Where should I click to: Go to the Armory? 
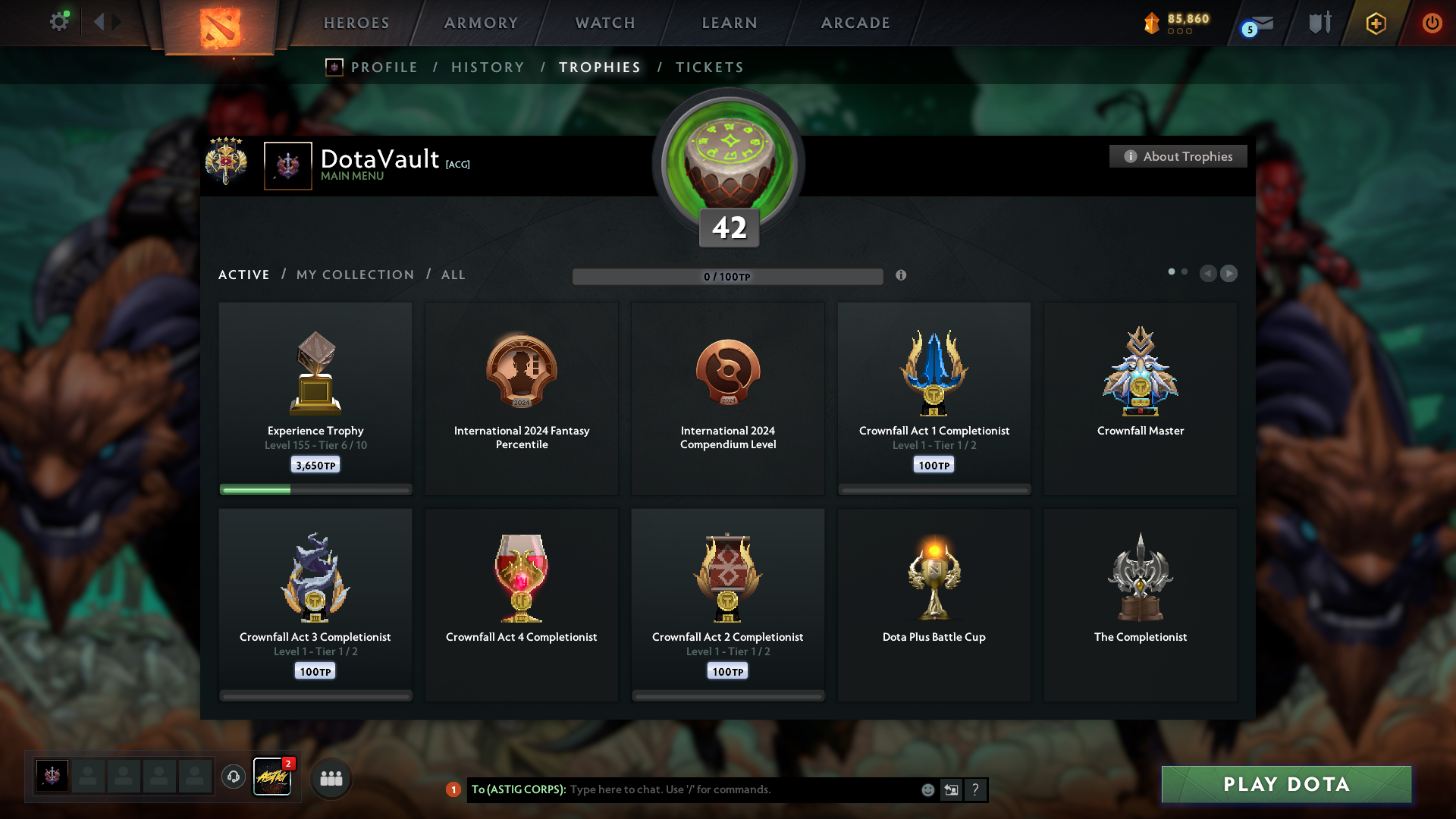481,23
